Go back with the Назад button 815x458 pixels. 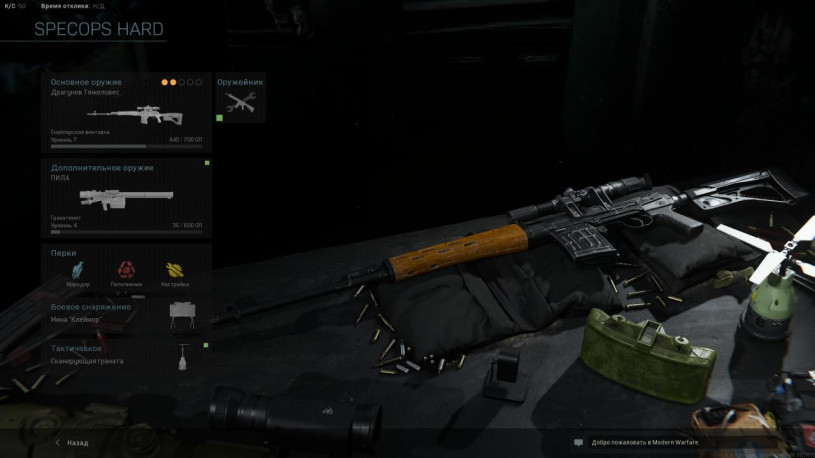point(72,442)
